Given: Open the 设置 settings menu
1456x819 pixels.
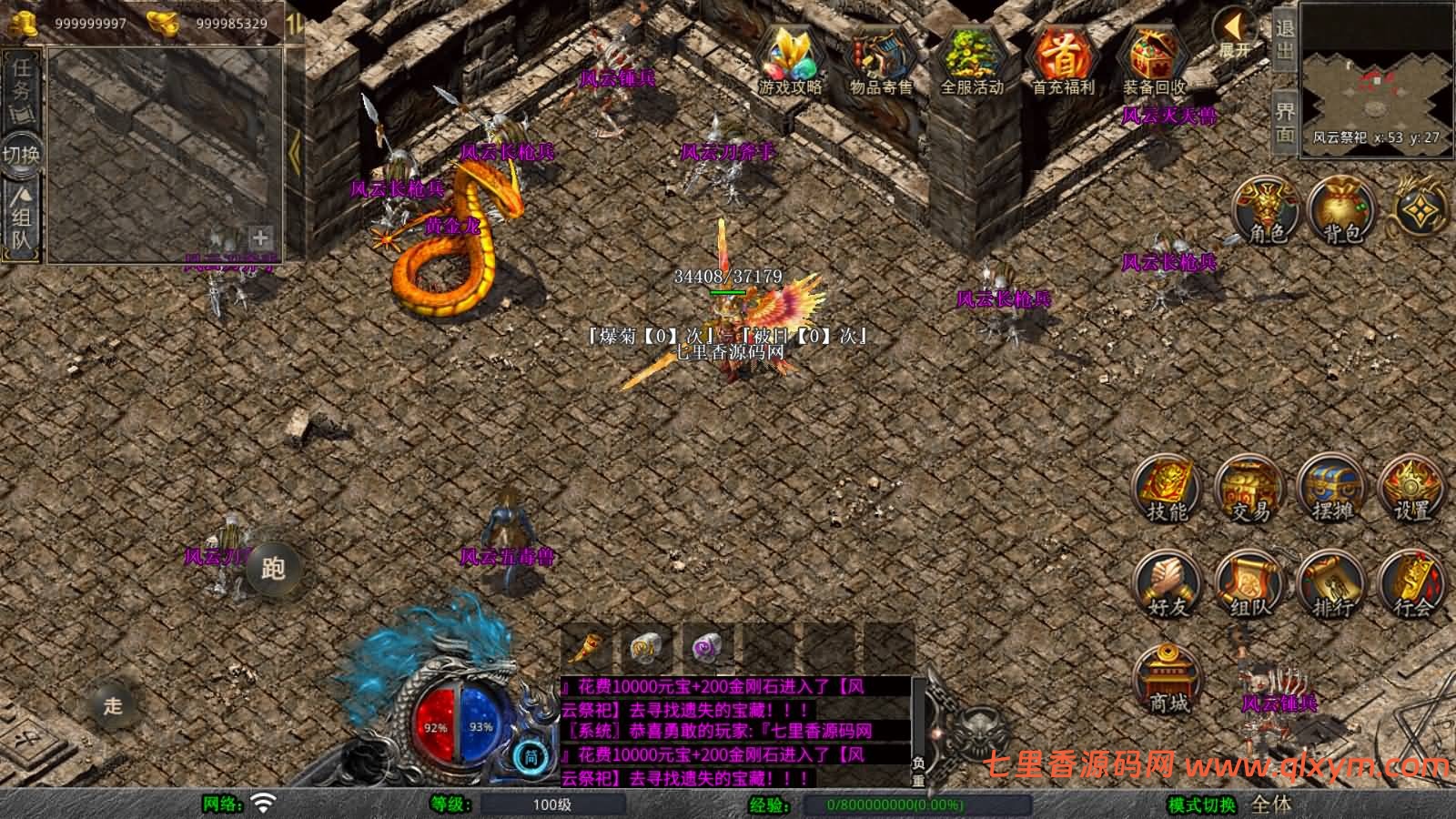Looking at the screenshot, I should [x=1413, y=491].
